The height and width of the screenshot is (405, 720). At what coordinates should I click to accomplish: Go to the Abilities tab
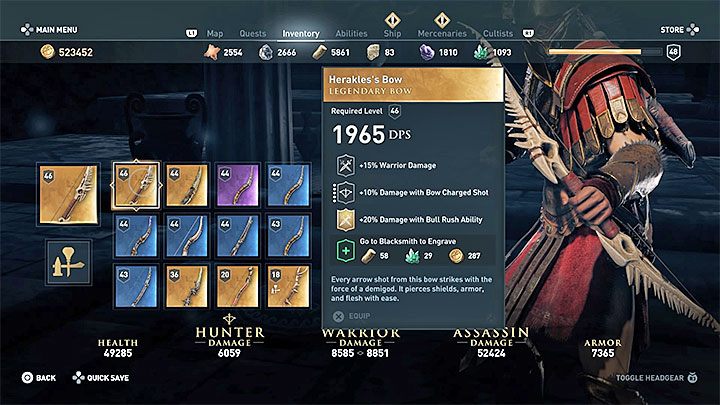351,33
